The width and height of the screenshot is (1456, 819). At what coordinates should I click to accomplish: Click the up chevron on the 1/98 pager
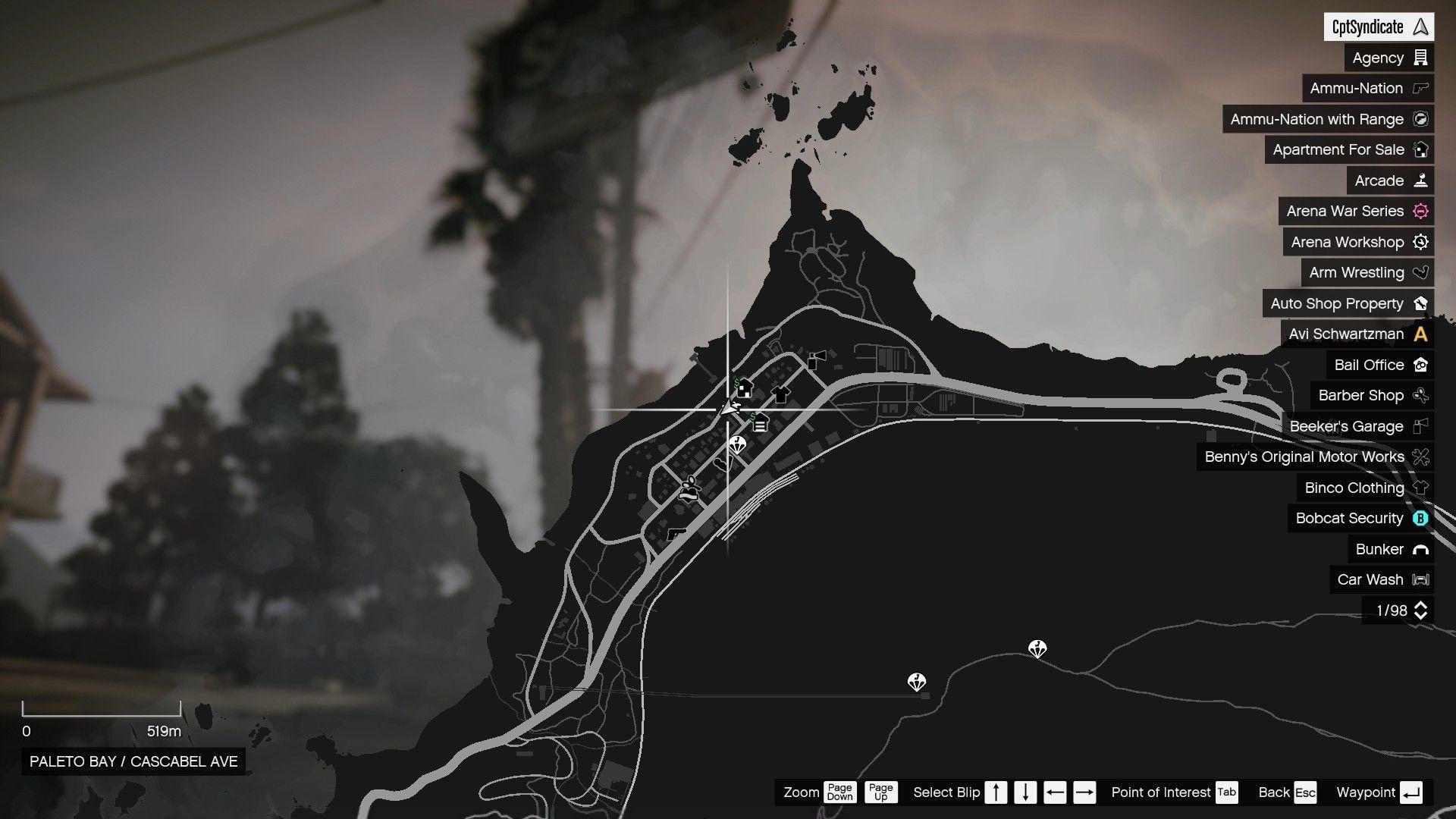[1421, 604]
